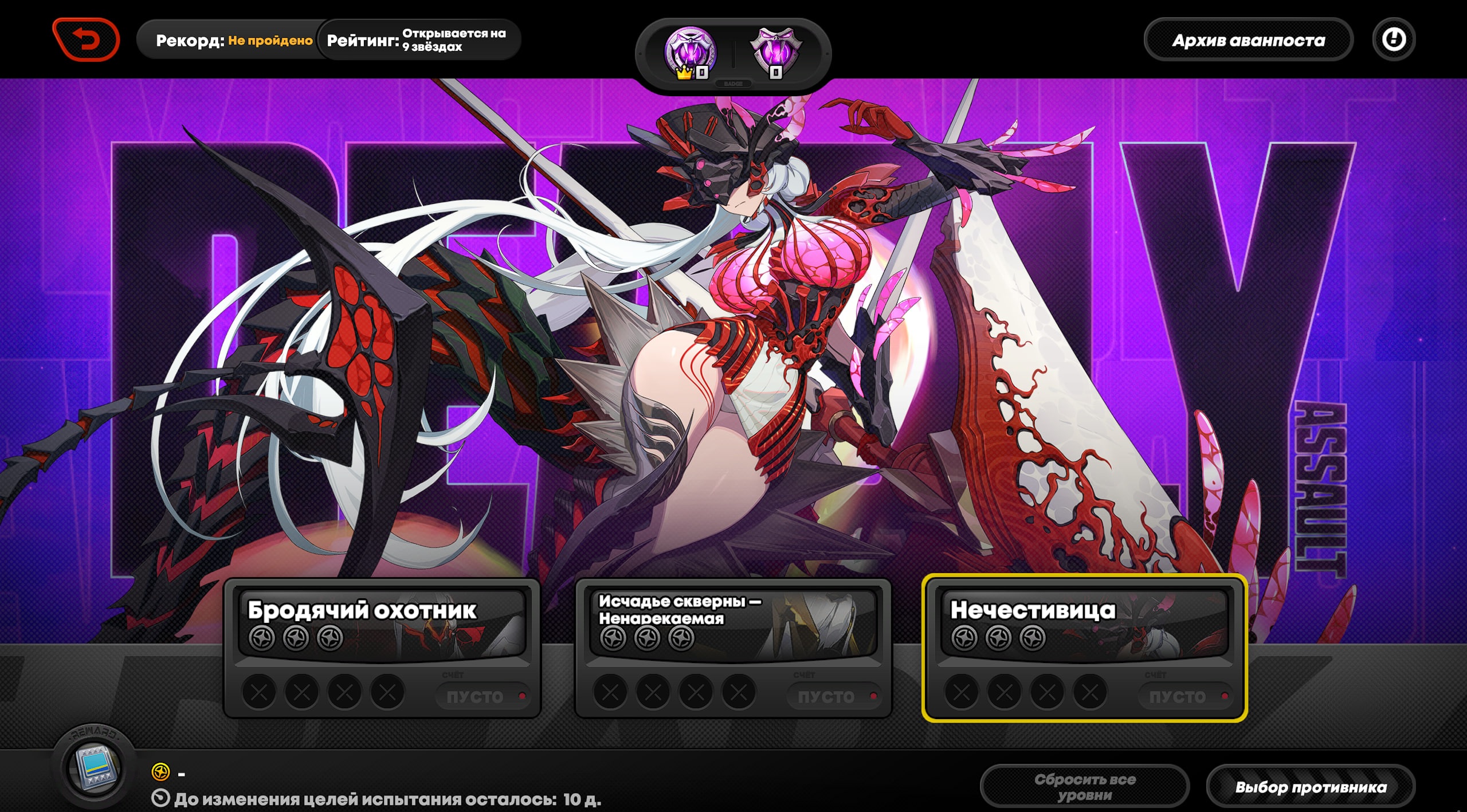Open Выбор противника
Viewport: 1467px width, 812px height.
pyautogui.click(x=1311, y=787)
